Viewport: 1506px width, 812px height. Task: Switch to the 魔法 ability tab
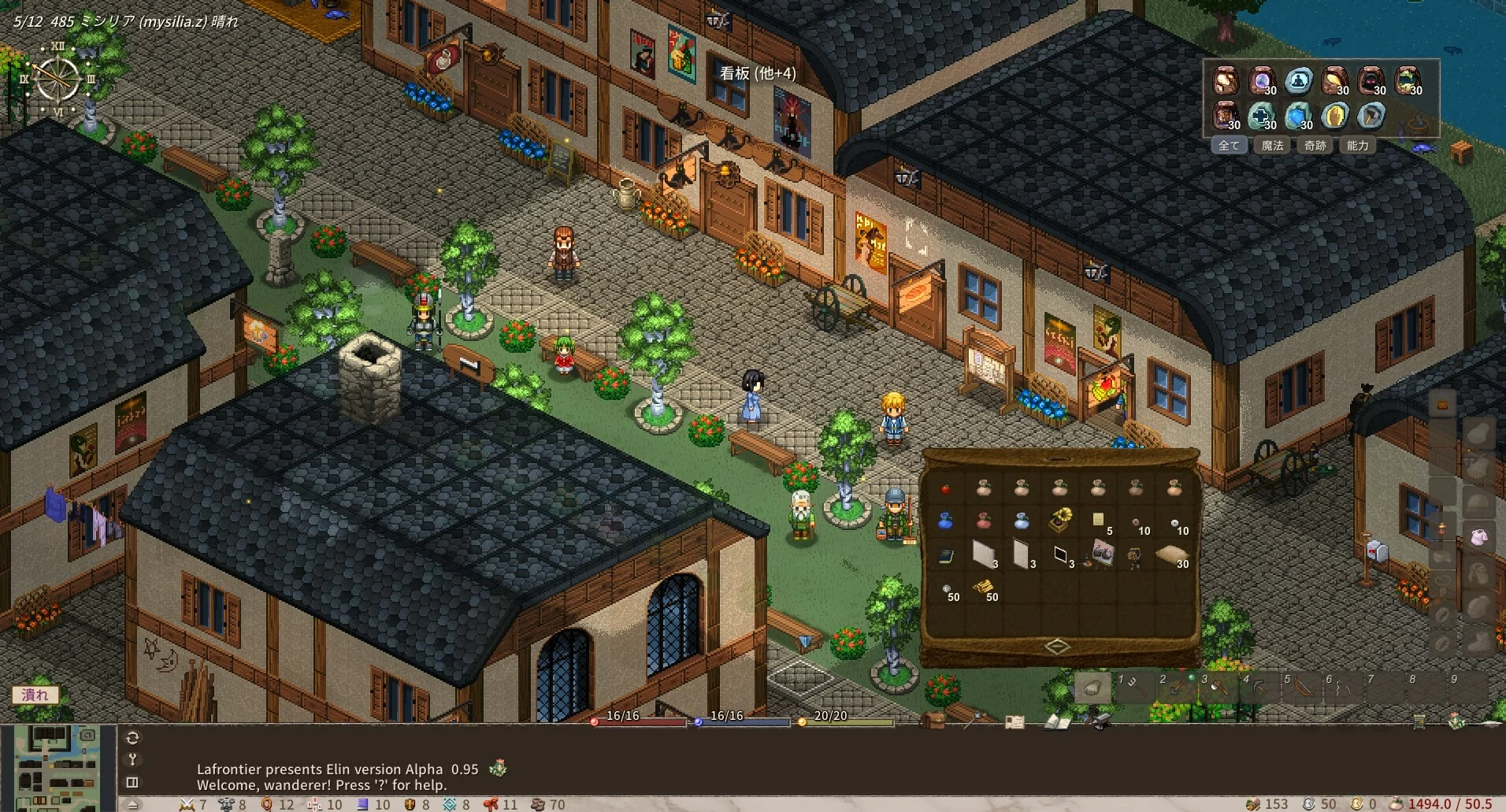(1272, 146)
